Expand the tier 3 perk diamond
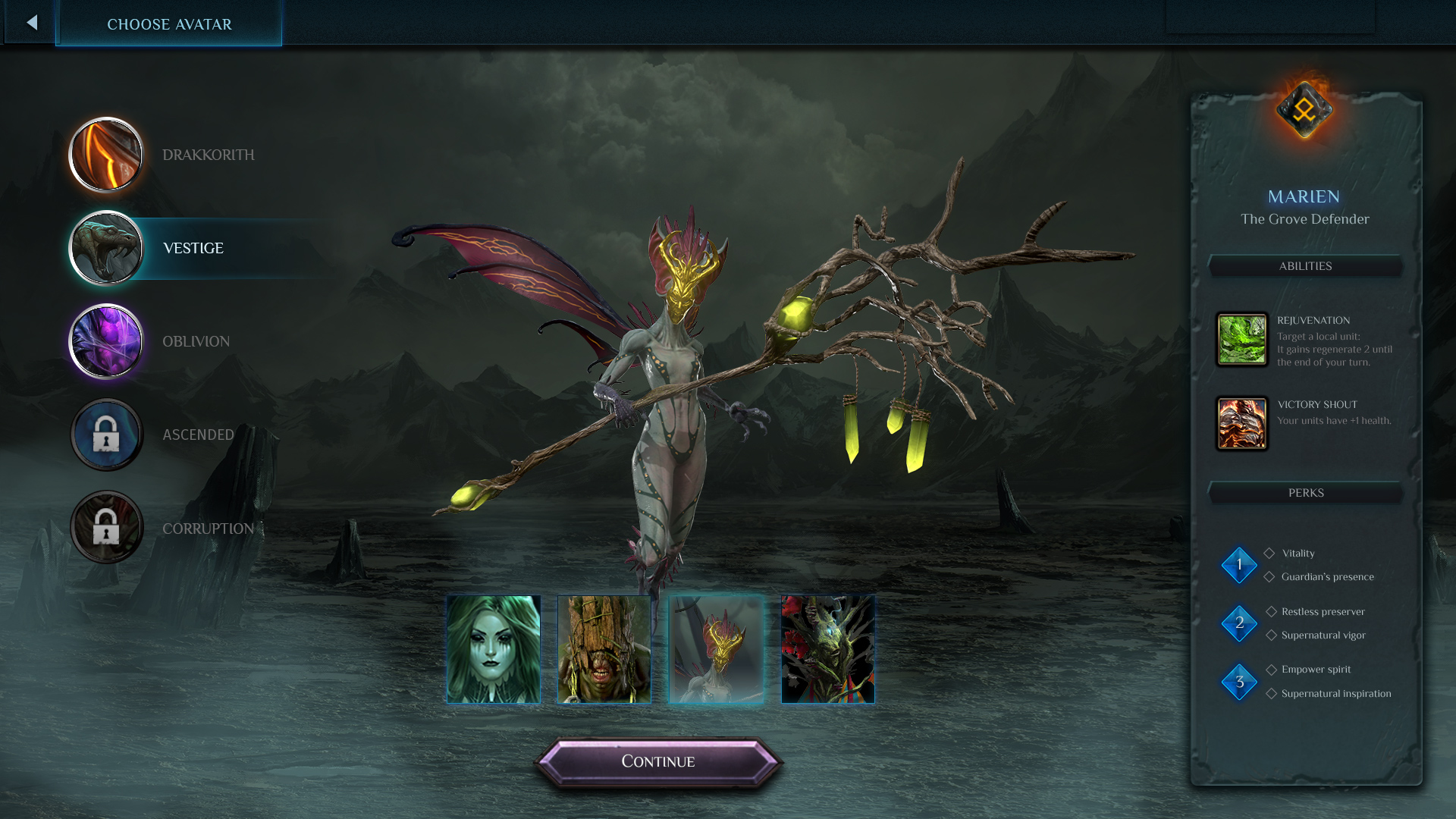The image size is (1456, 819). [x=1240, y=682]
